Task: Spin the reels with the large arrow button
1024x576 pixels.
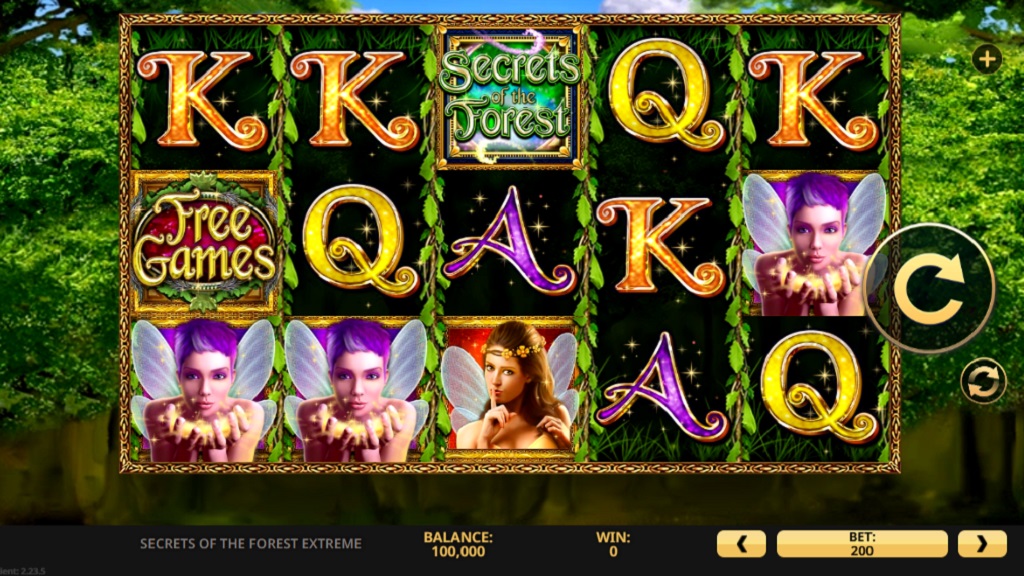Action: point(929,288)
